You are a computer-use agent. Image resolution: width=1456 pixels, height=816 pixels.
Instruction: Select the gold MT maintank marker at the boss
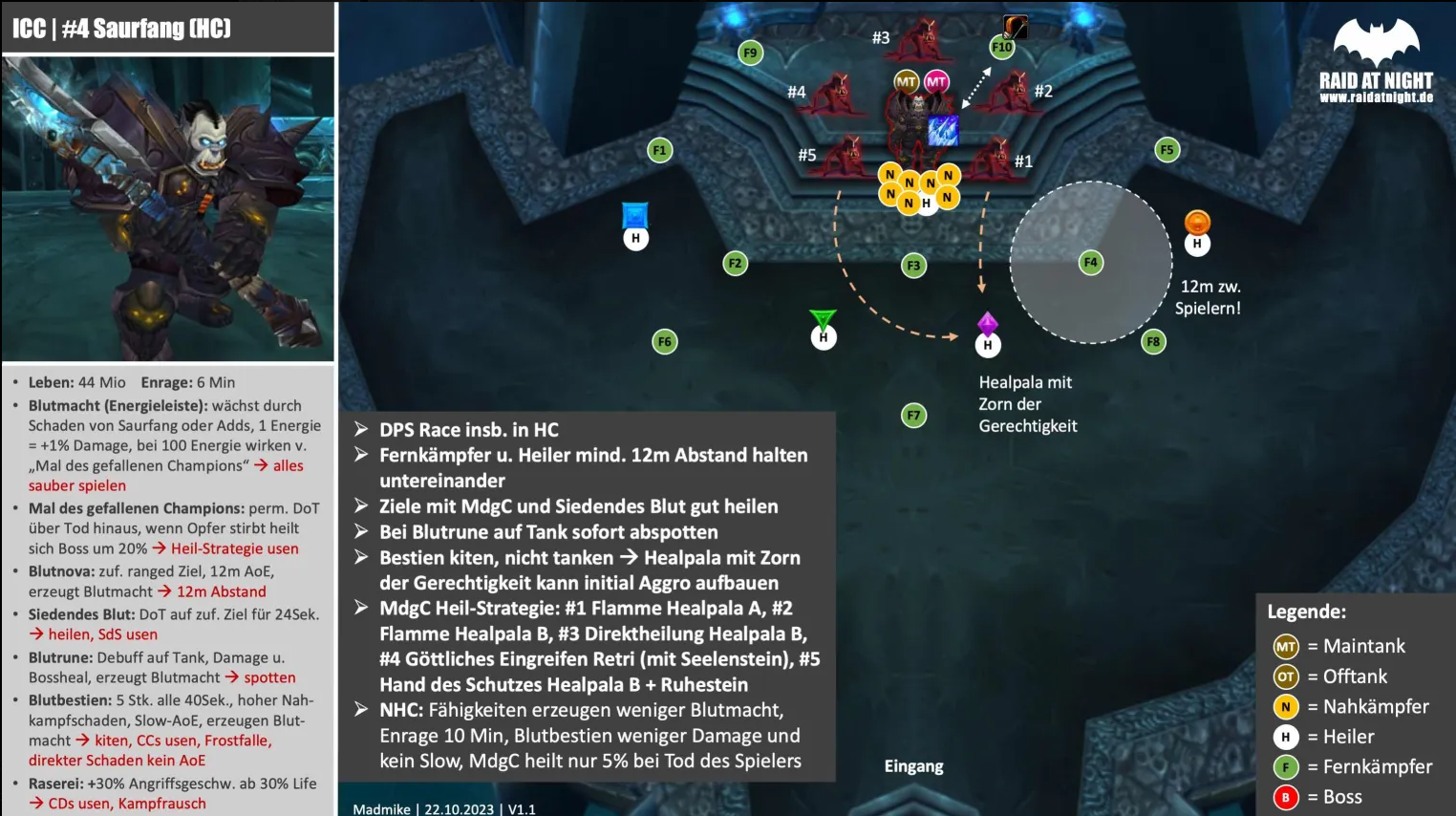coord(906,82)
